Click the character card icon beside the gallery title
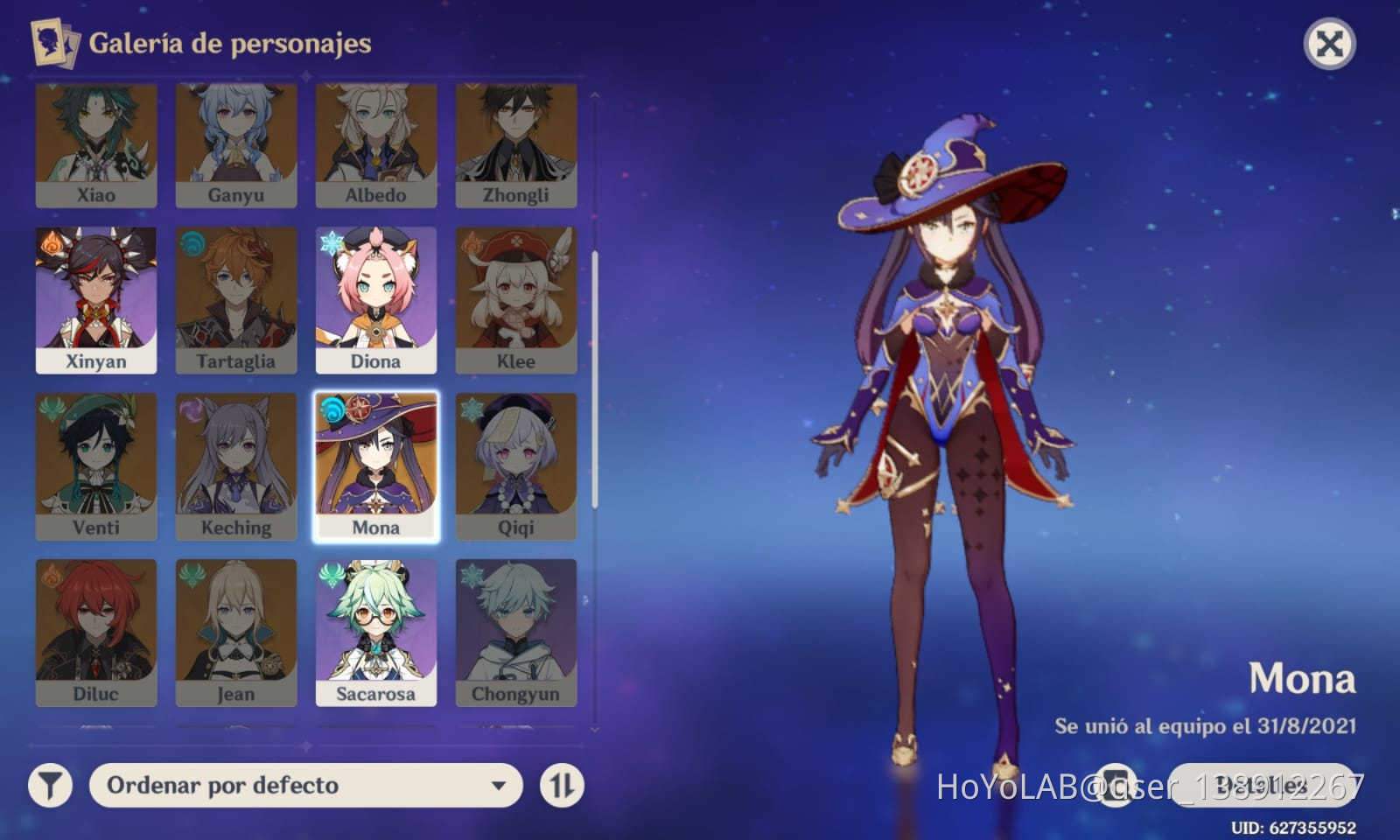Viewport: 1400px width, 840px height. click(x=52, y=40)
